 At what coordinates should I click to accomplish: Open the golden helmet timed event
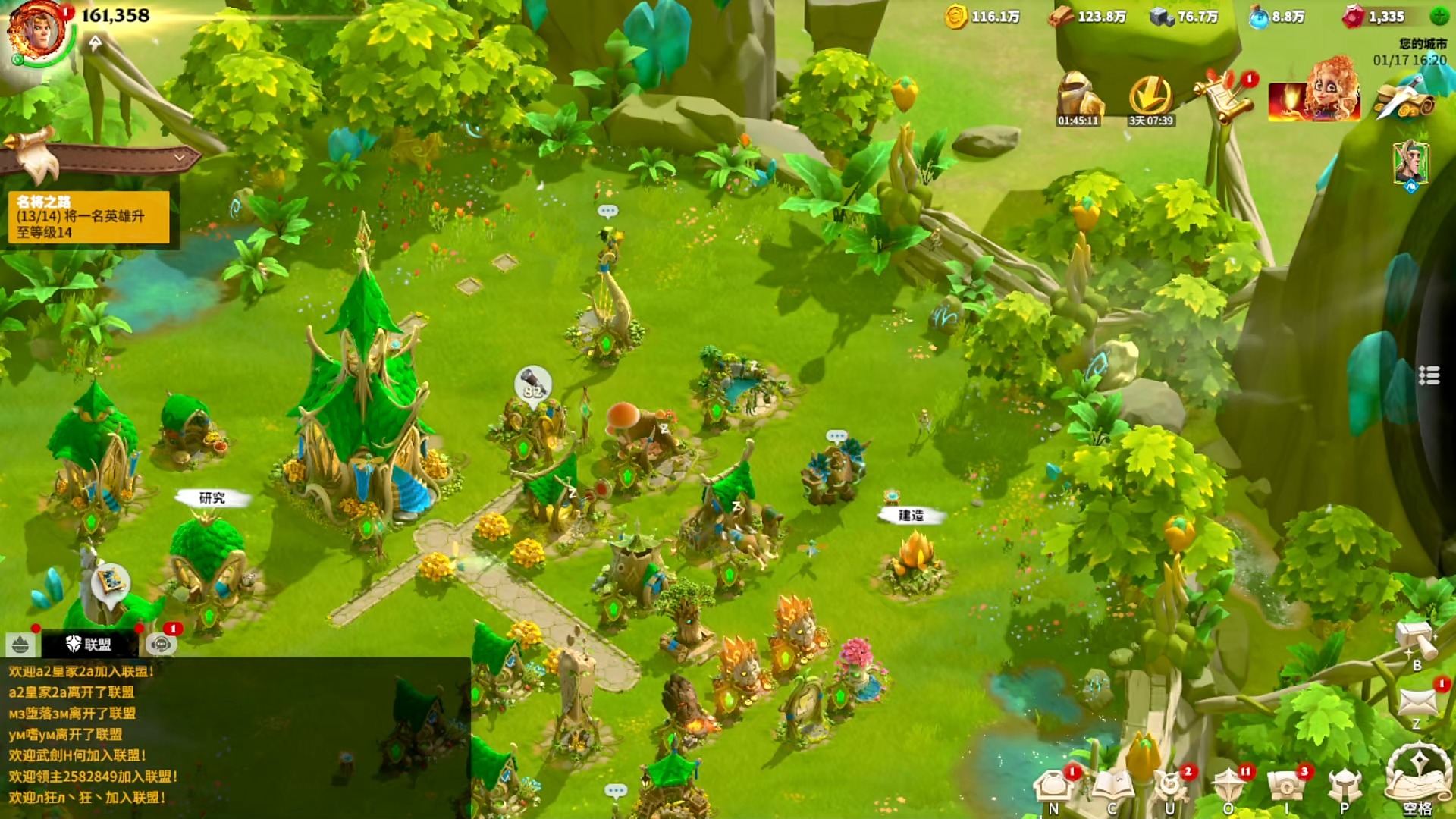[1078, 98]
